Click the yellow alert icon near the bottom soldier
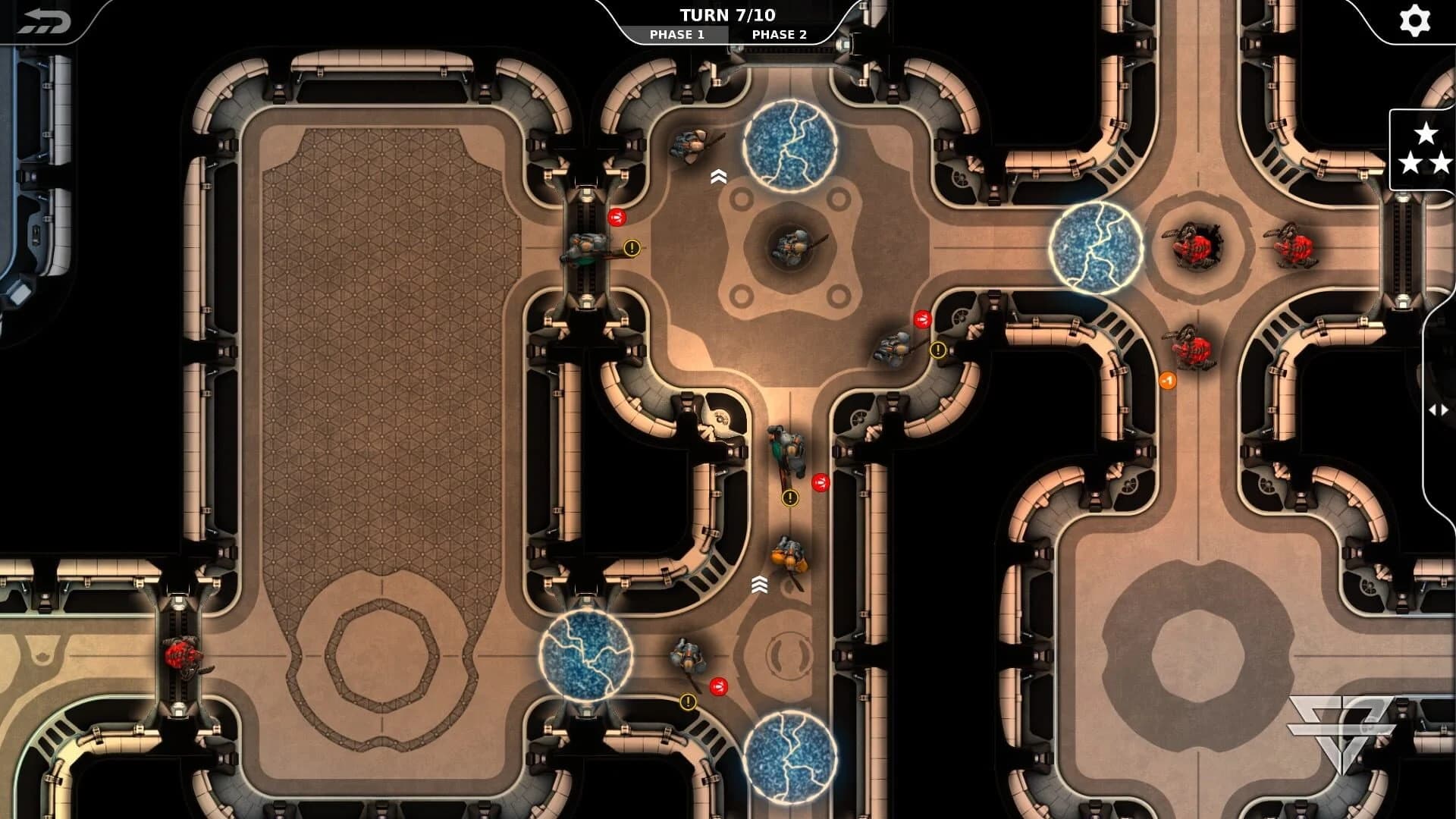This screenshot has height=819, width=1456. (x=687, y=702)
